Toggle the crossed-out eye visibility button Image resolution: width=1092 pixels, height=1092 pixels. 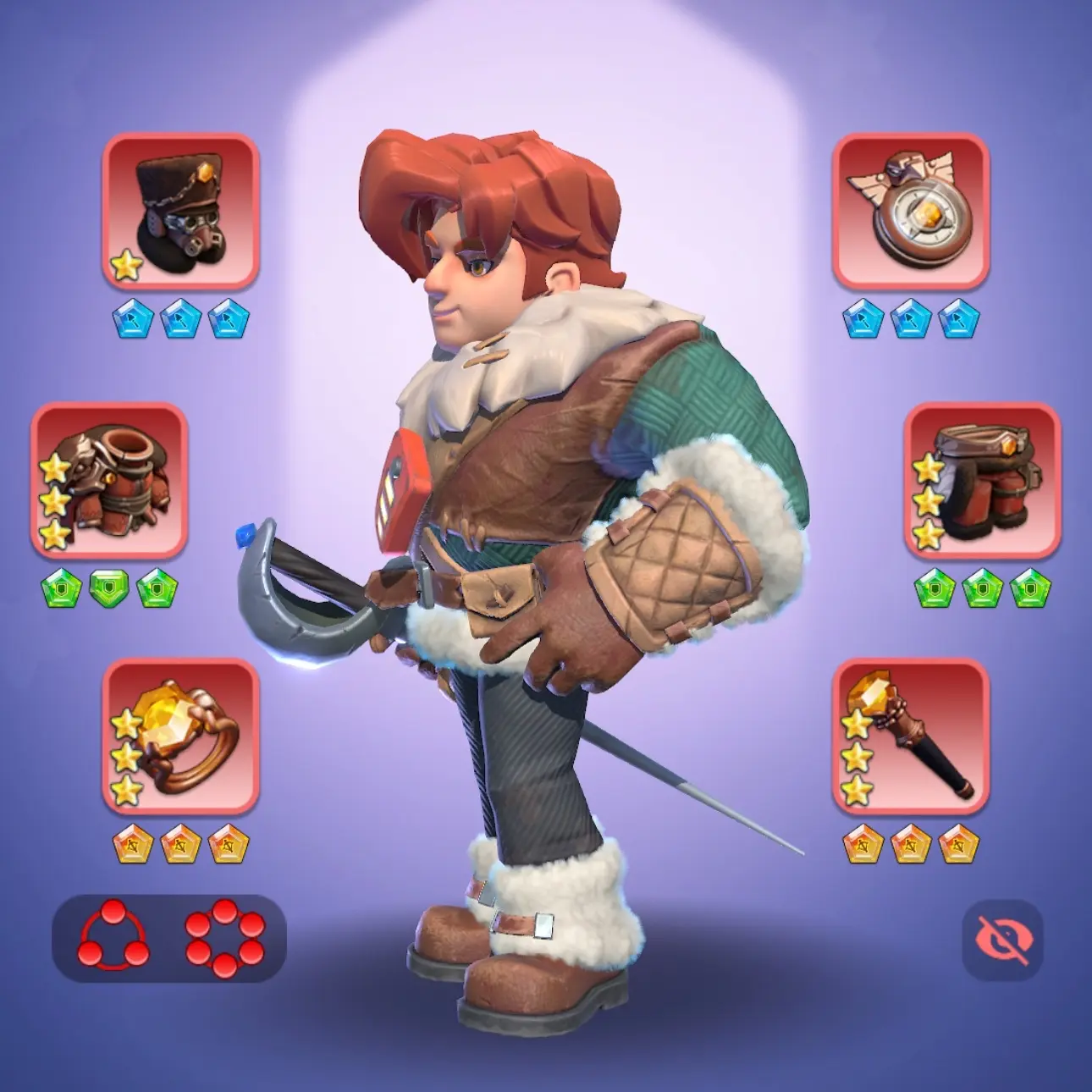[x=1002, y=940]
